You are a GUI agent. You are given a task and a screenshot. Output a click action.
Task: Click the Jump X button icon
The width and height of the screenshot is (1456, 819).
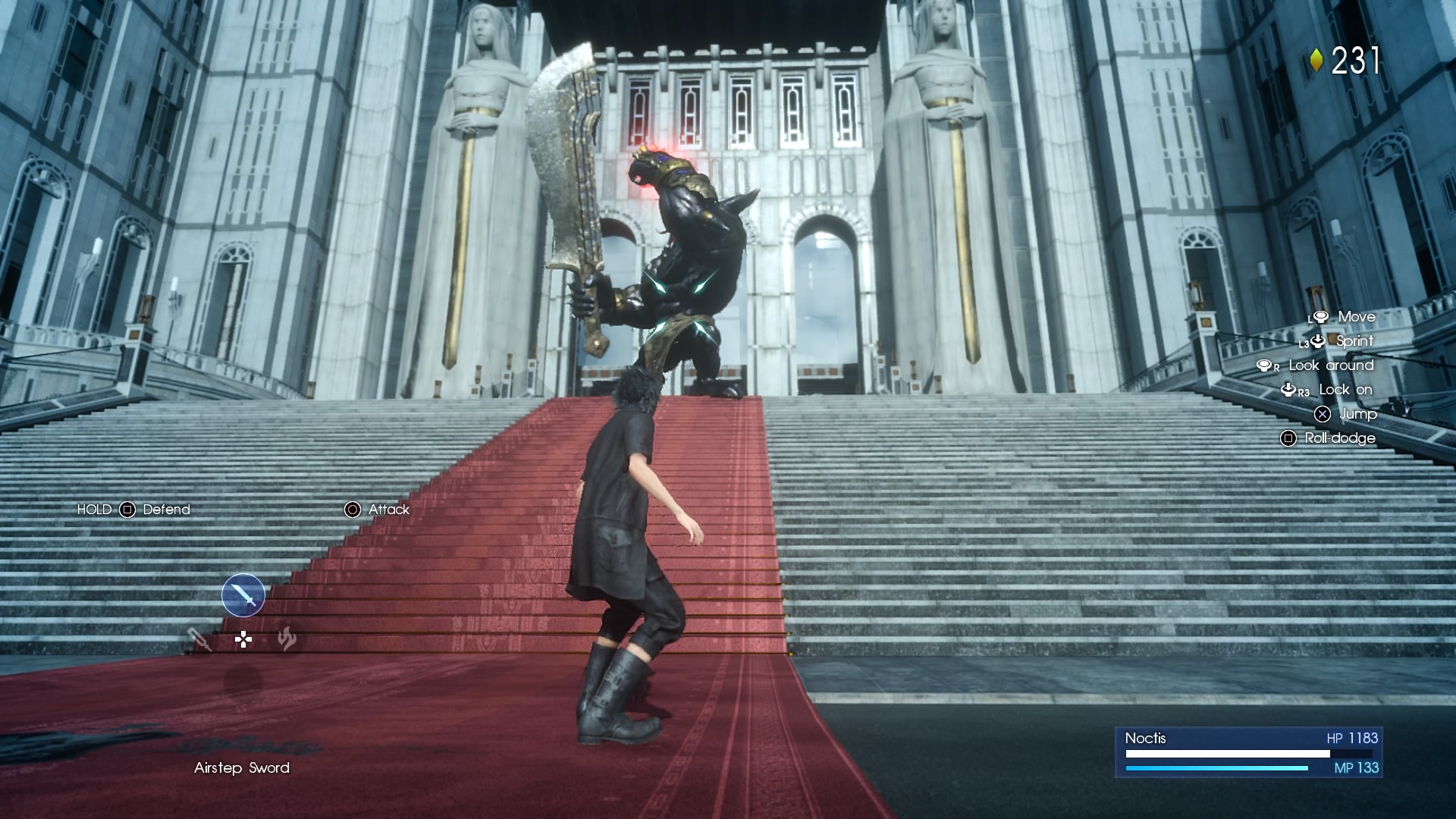tap(1323, 414)
